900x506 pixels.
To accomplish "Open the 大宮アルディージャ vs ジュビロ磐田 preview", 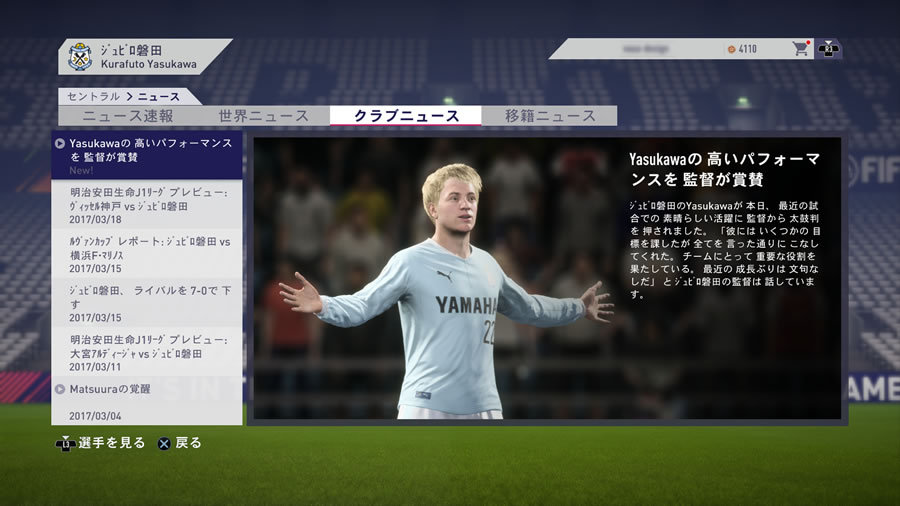I will click(x=147, y=352).
